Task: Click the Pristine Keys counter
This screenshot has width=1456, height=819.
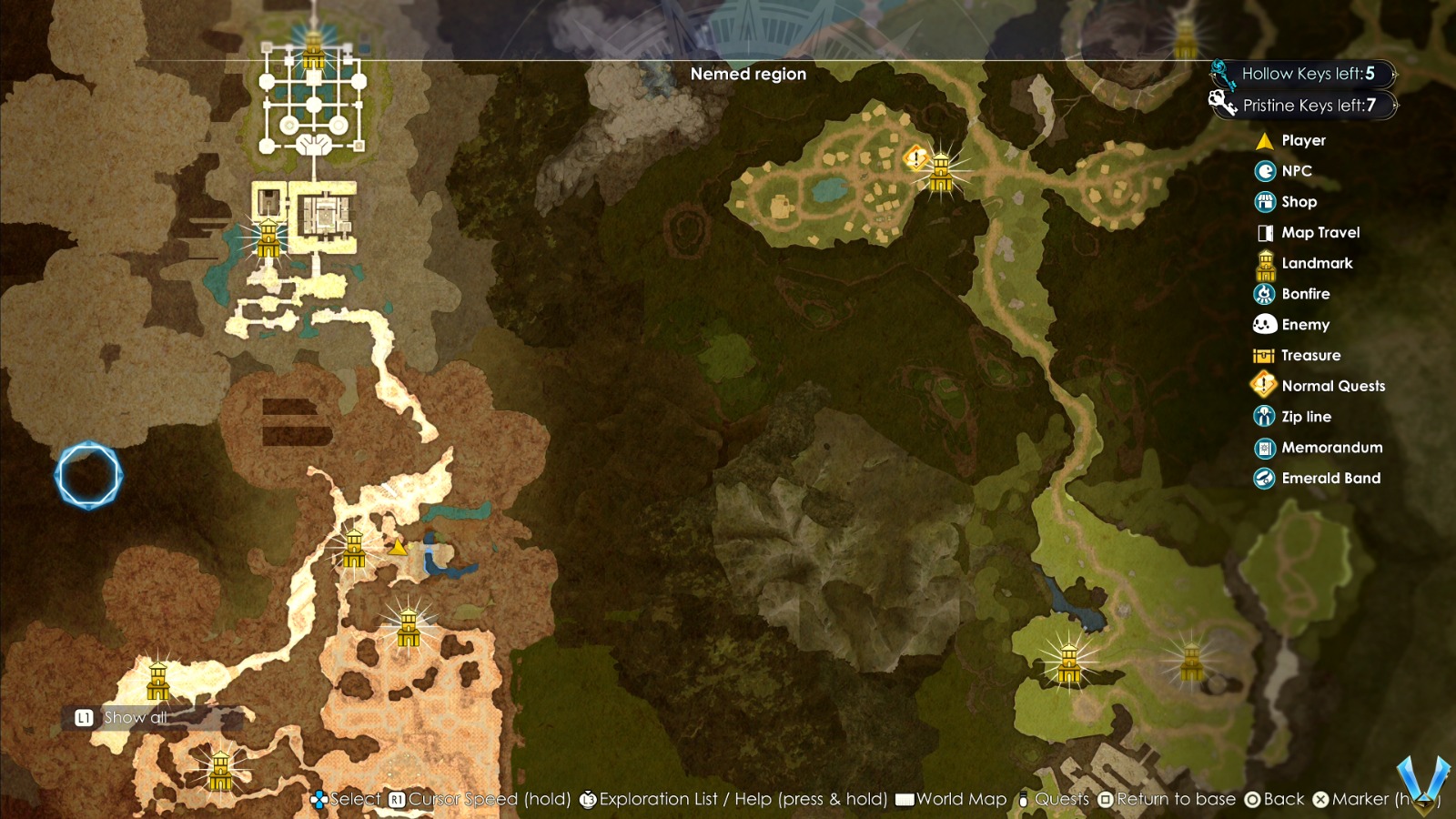Action: pyautogui.click(x=1310, y=105)
